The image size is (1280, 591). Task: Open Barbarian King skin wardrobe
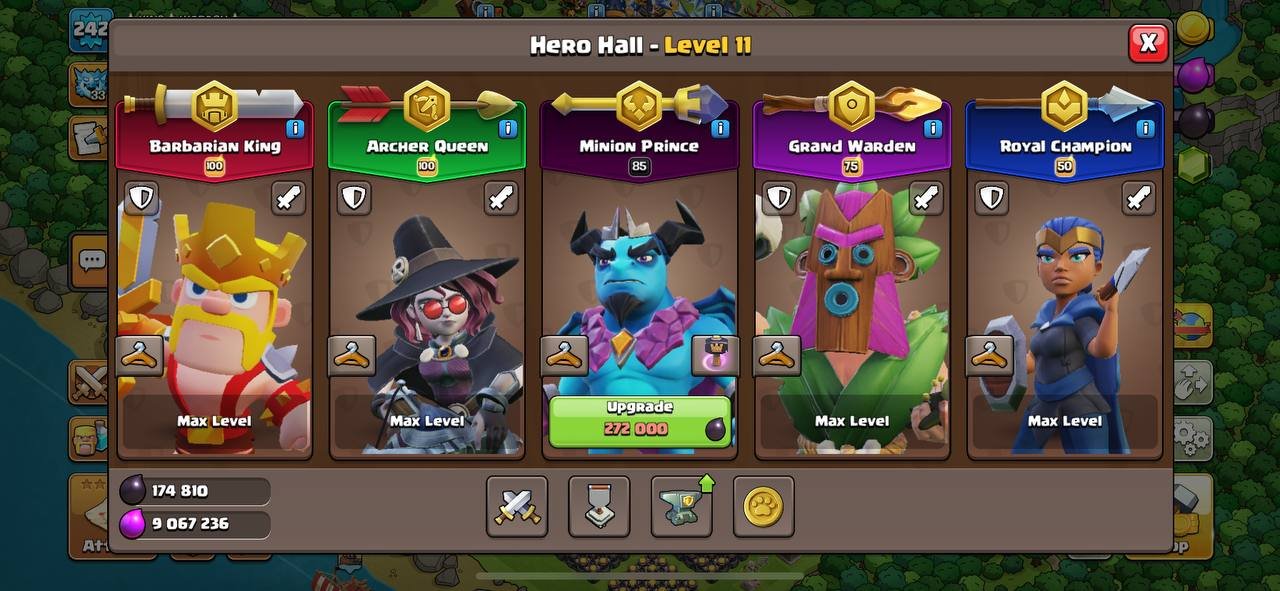point(140,355)
